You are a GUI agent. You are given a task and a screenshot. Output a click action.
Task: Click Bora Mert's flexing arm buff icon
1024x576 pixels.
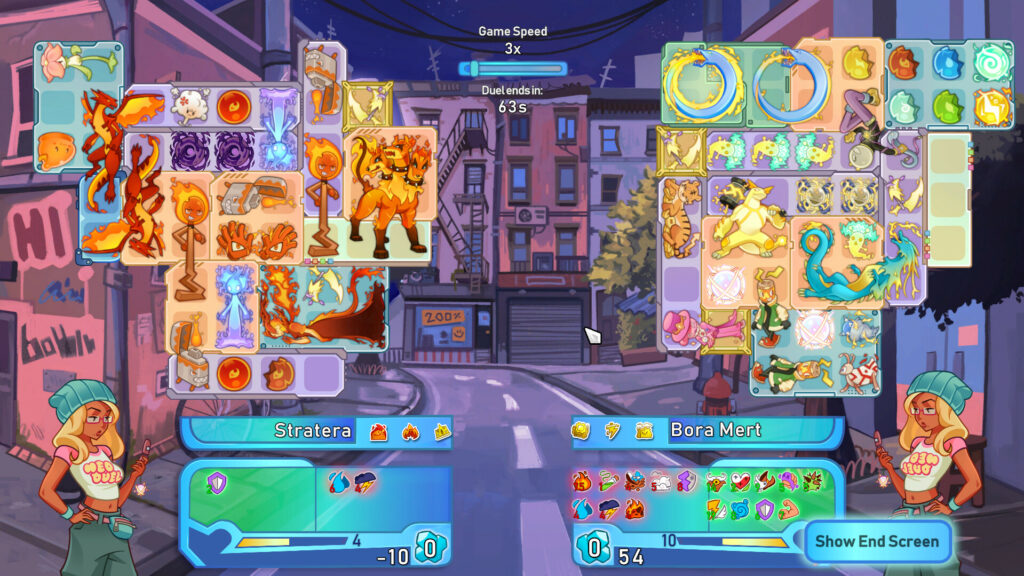[790, 508]
